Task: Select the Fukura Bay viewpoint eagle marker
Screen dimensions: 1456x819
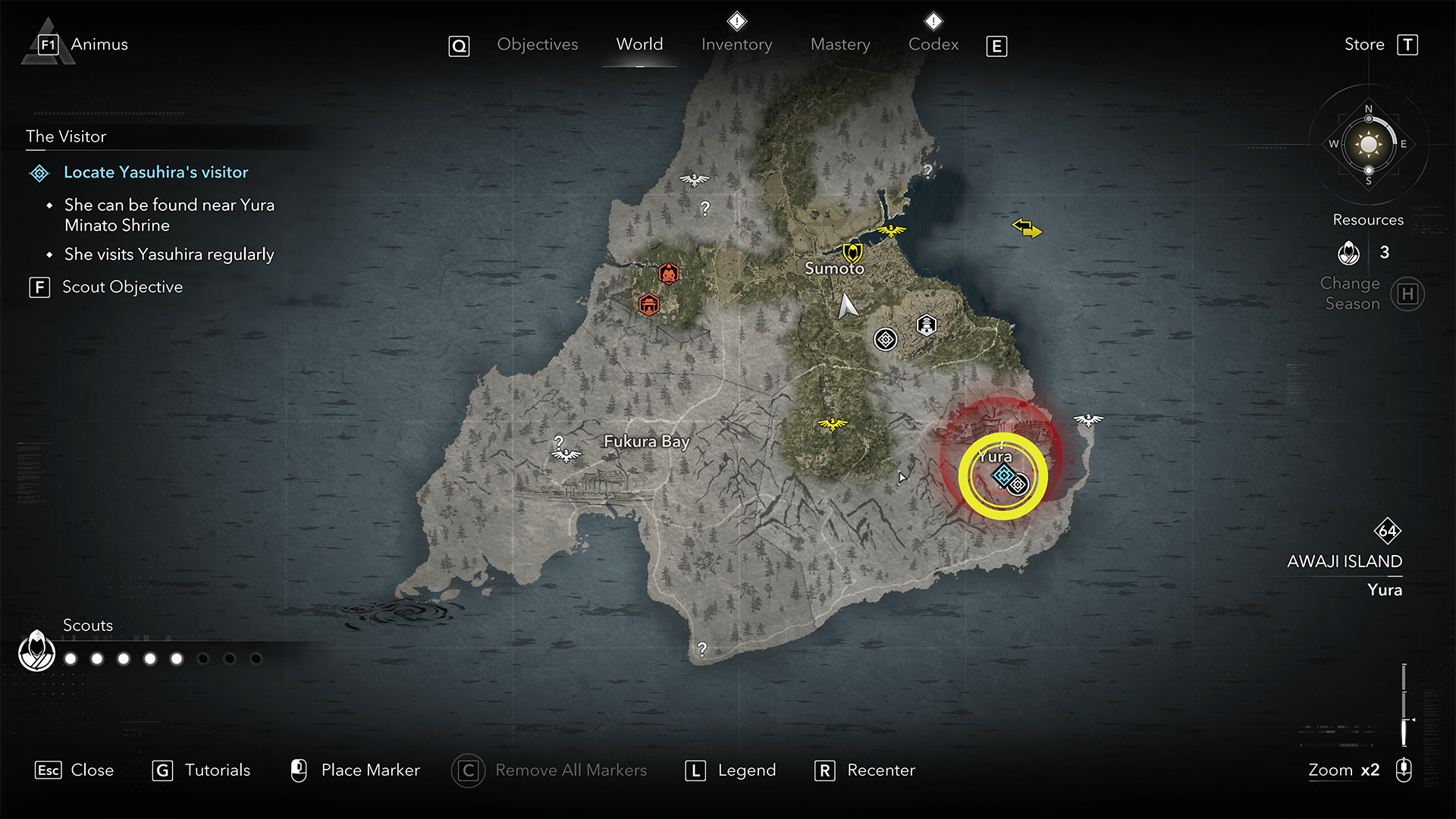Action: point(566,455)
